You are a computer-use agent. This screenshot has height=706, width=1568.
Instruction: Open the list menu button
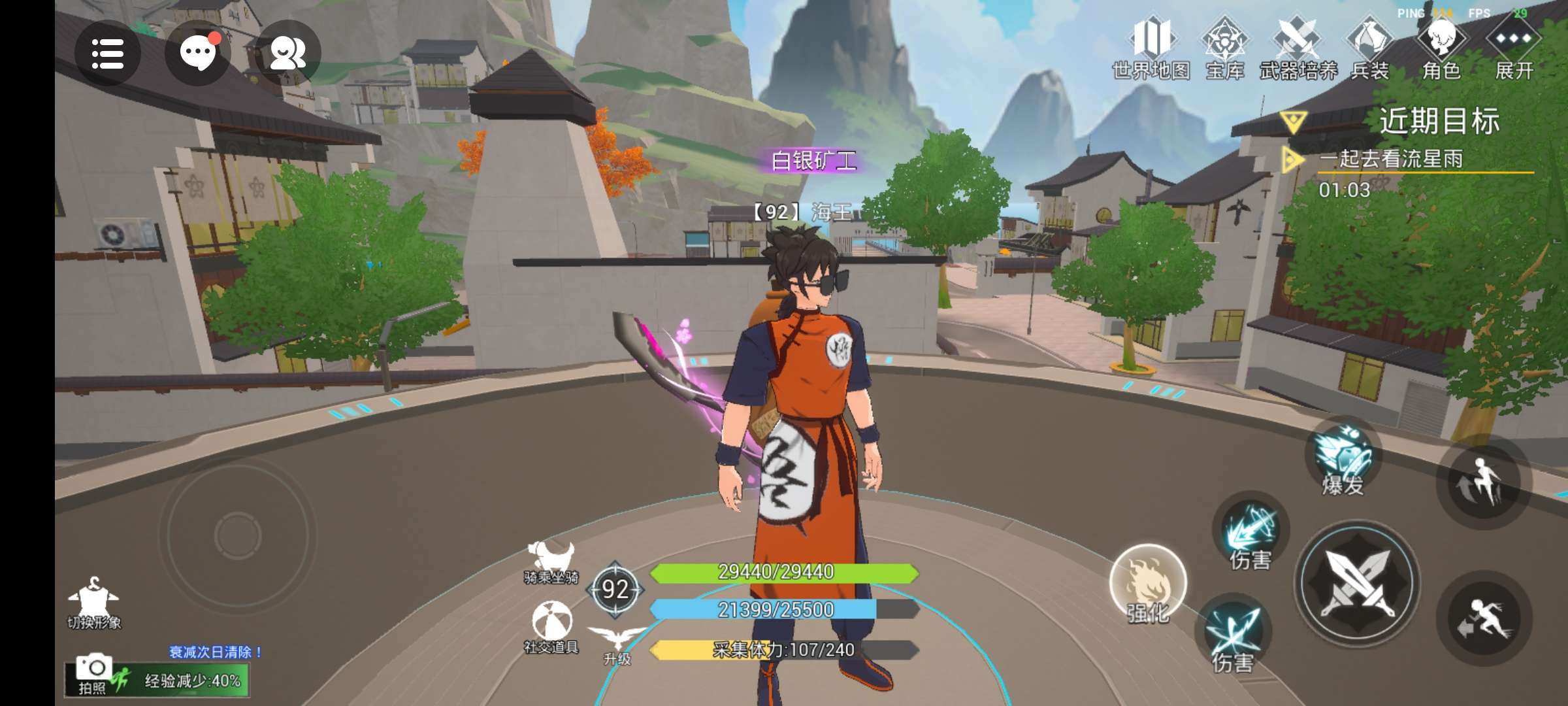[x=108, y=53]
